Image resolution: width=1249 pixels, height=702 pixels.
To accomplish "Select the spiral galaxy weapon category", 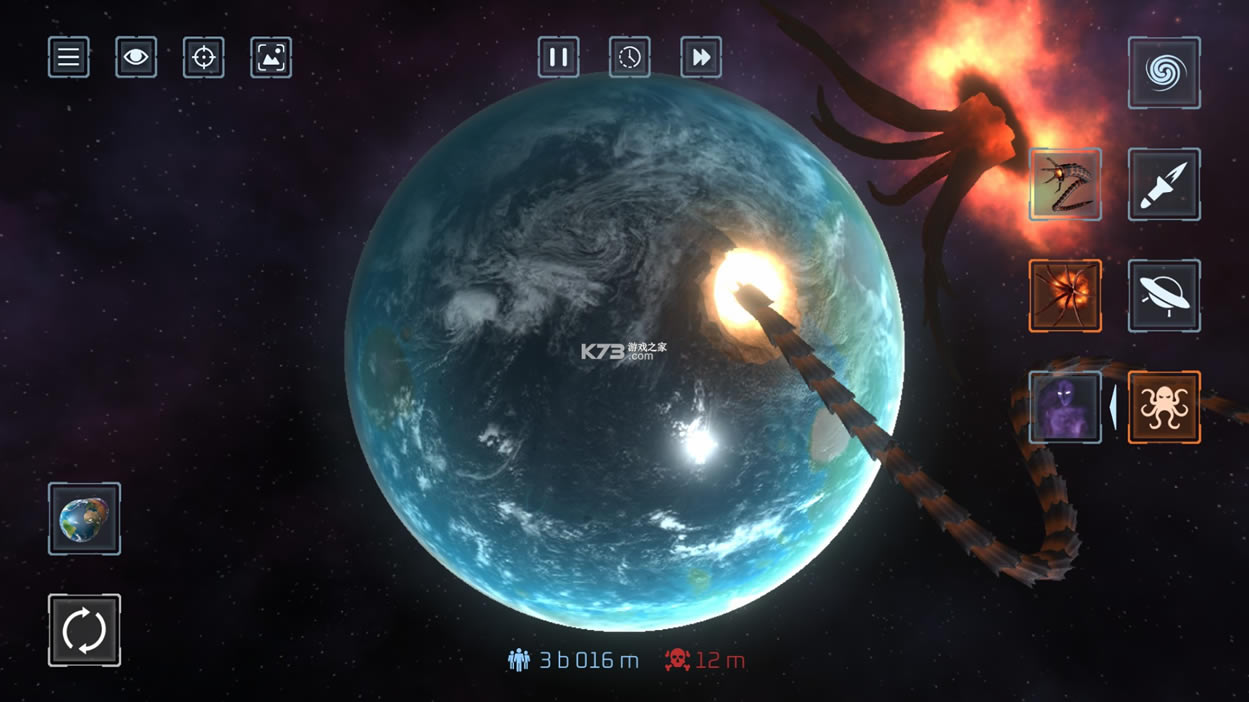I will coord(1164,73).
